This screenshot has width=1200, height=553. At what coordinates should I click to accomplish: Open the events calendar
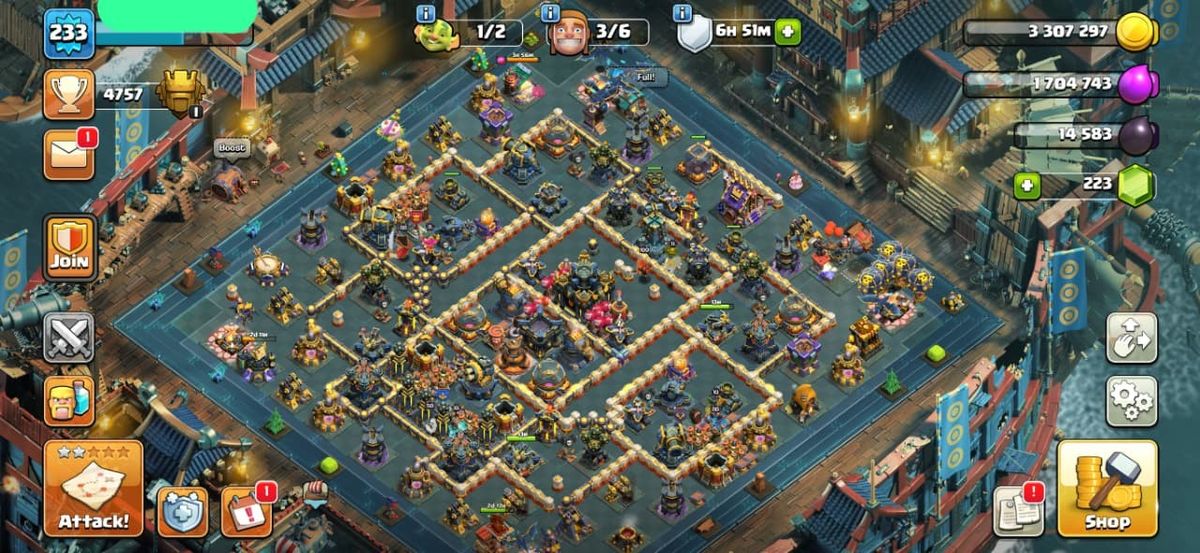(x=246, y=511)
